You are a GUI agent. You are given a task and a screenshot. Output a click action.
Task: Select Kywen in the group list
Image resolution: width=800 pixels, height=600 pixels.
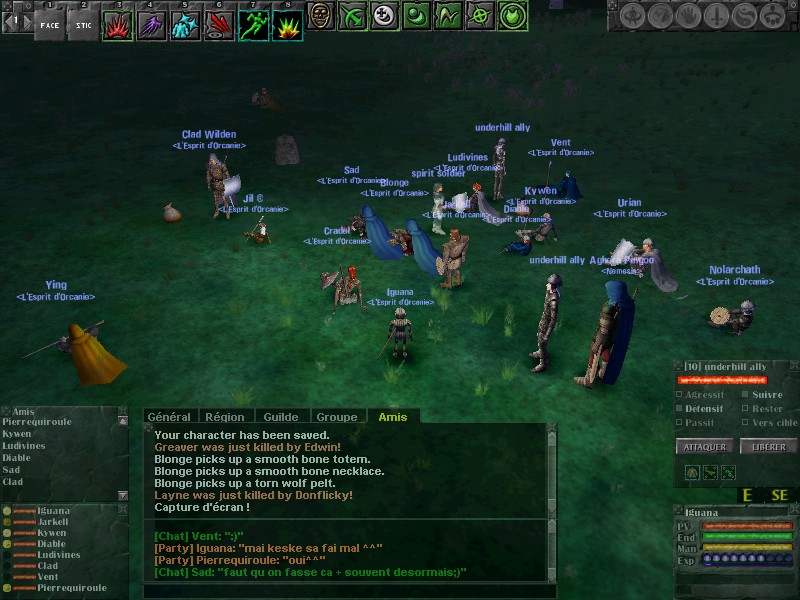point(52,533)
